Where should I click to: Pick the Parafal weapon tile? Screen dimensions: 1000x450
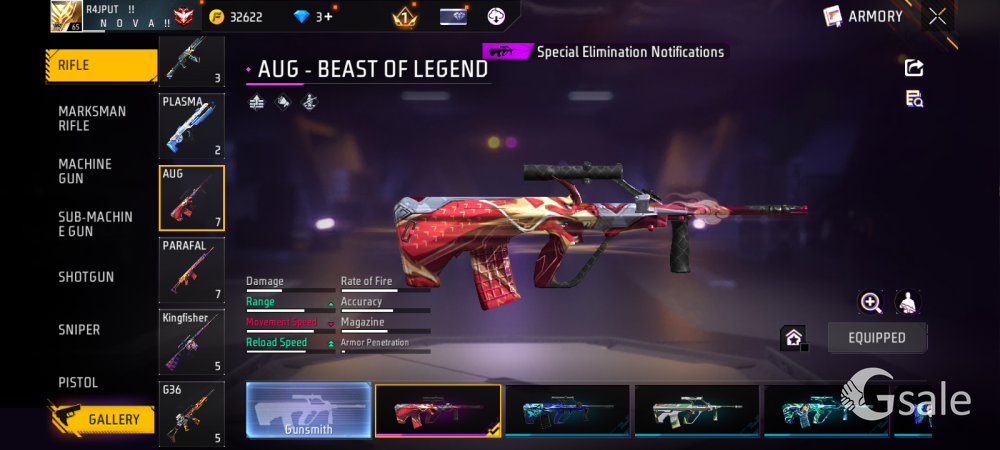[x=191, y=269]
